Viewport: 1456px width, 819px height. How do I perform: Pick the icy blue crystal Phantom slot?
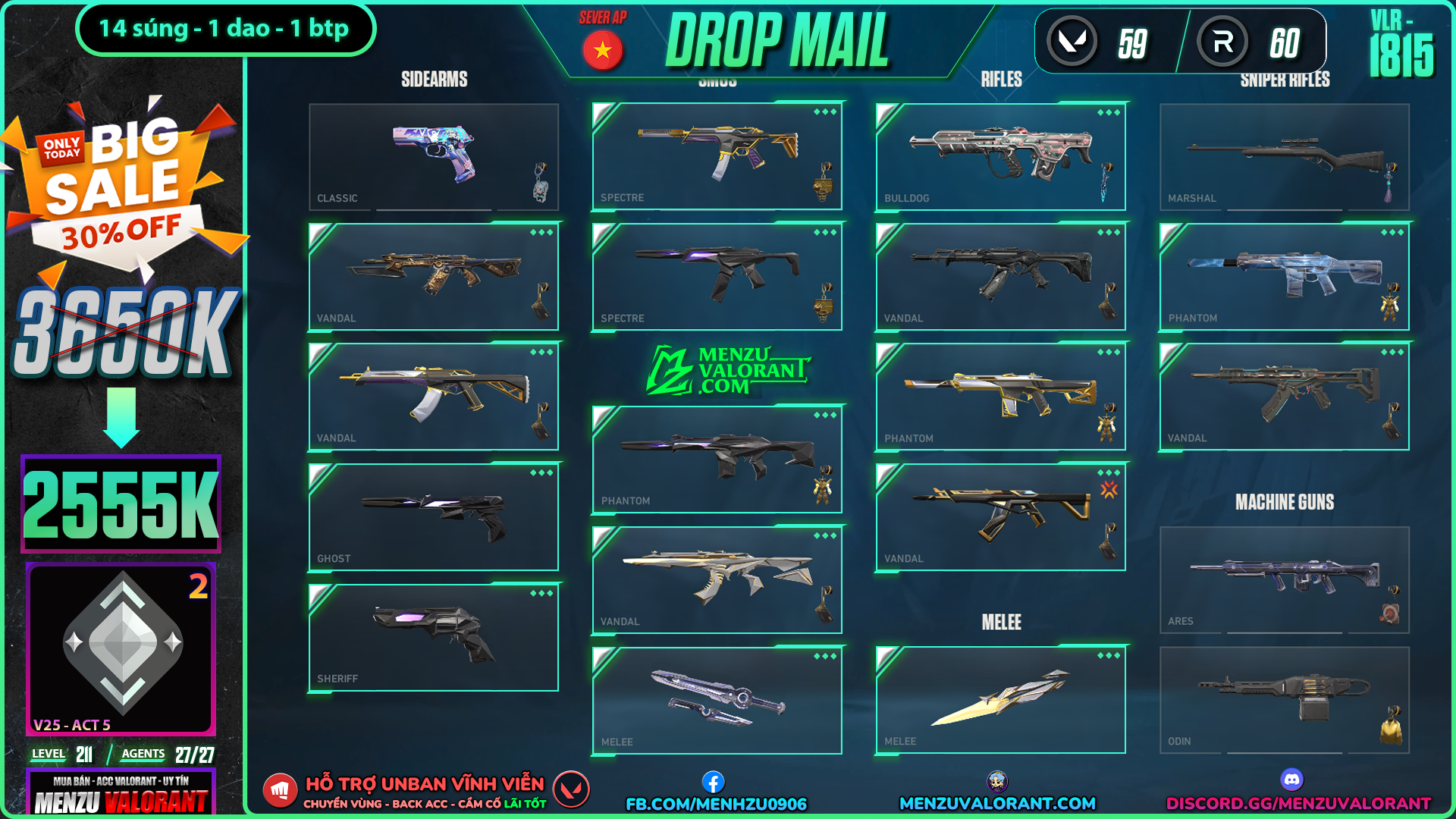pos(1285,277)
